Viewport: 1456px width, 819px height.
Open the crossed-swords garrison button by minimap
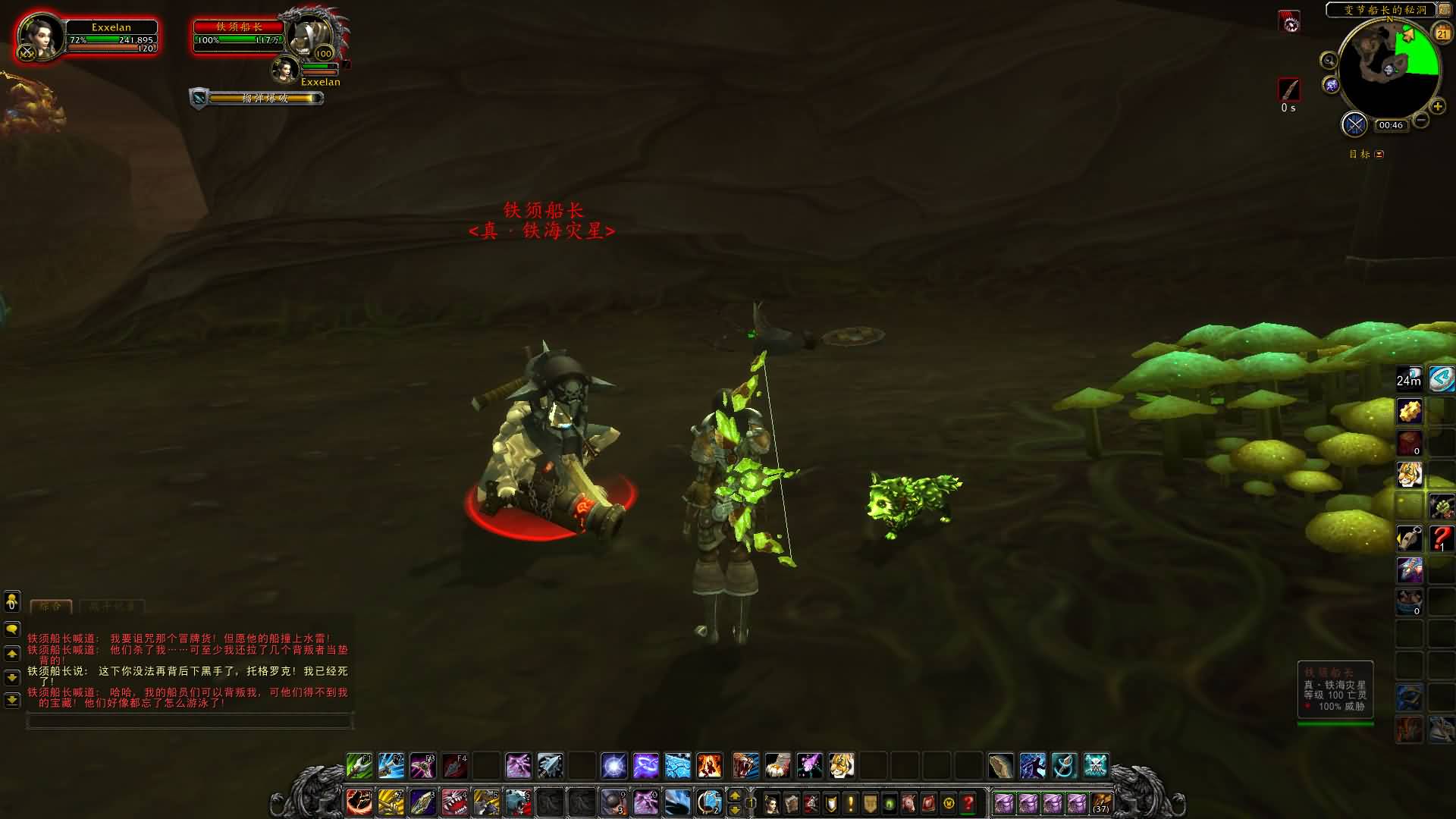pyautogui.click(x=1354, y=124)
